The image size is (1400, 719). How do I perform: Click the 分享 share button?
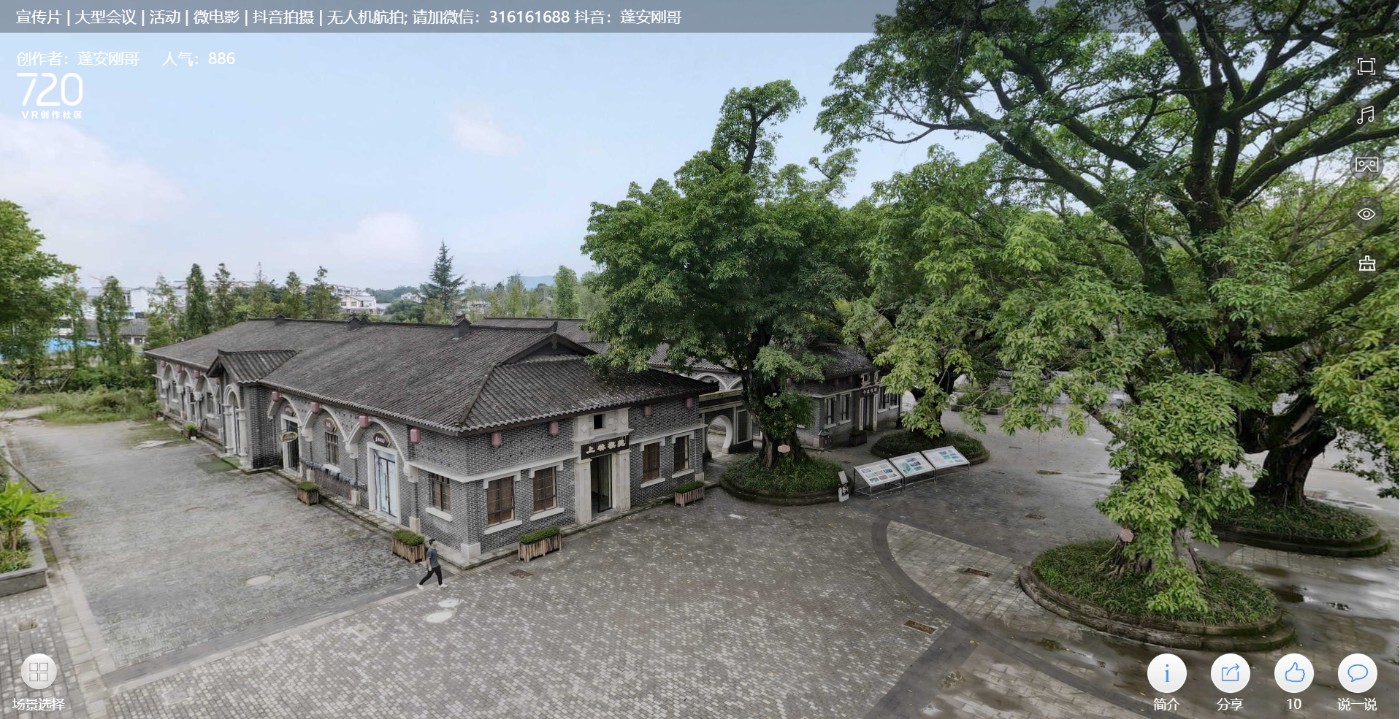(x=1230, y=673)
